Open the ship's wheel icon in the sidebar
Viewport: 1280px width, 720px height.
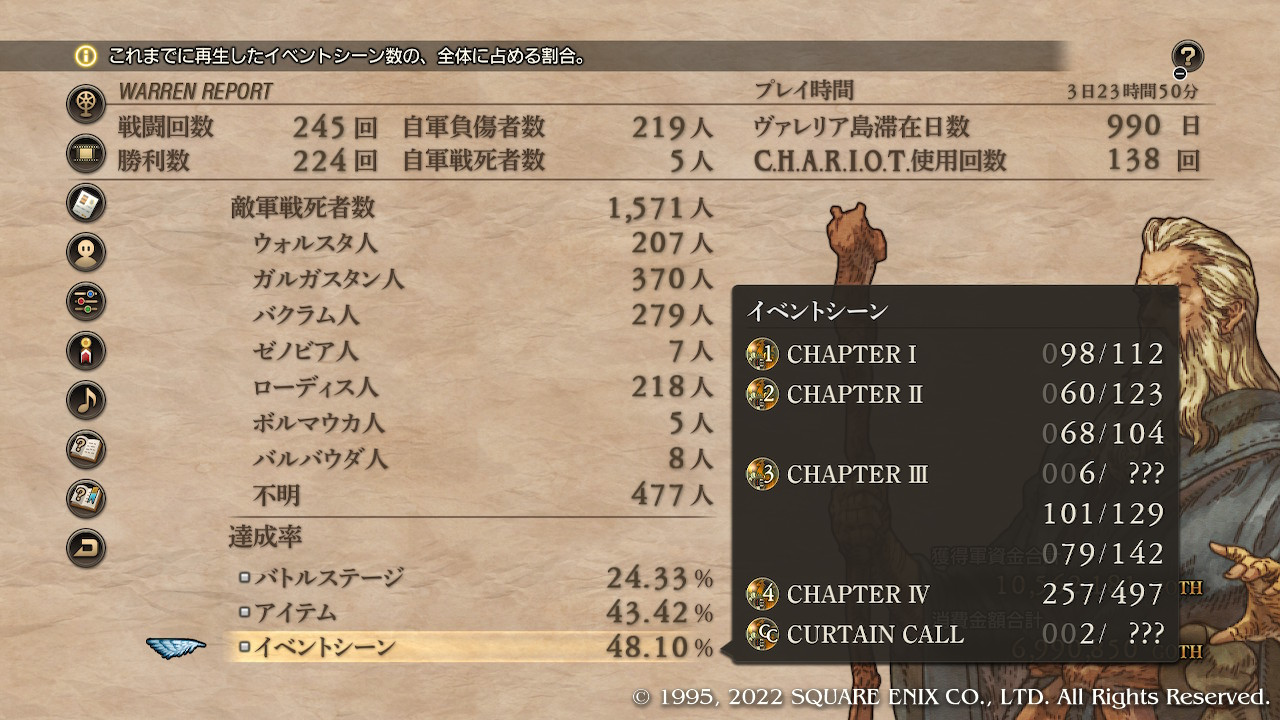[87, 104]
